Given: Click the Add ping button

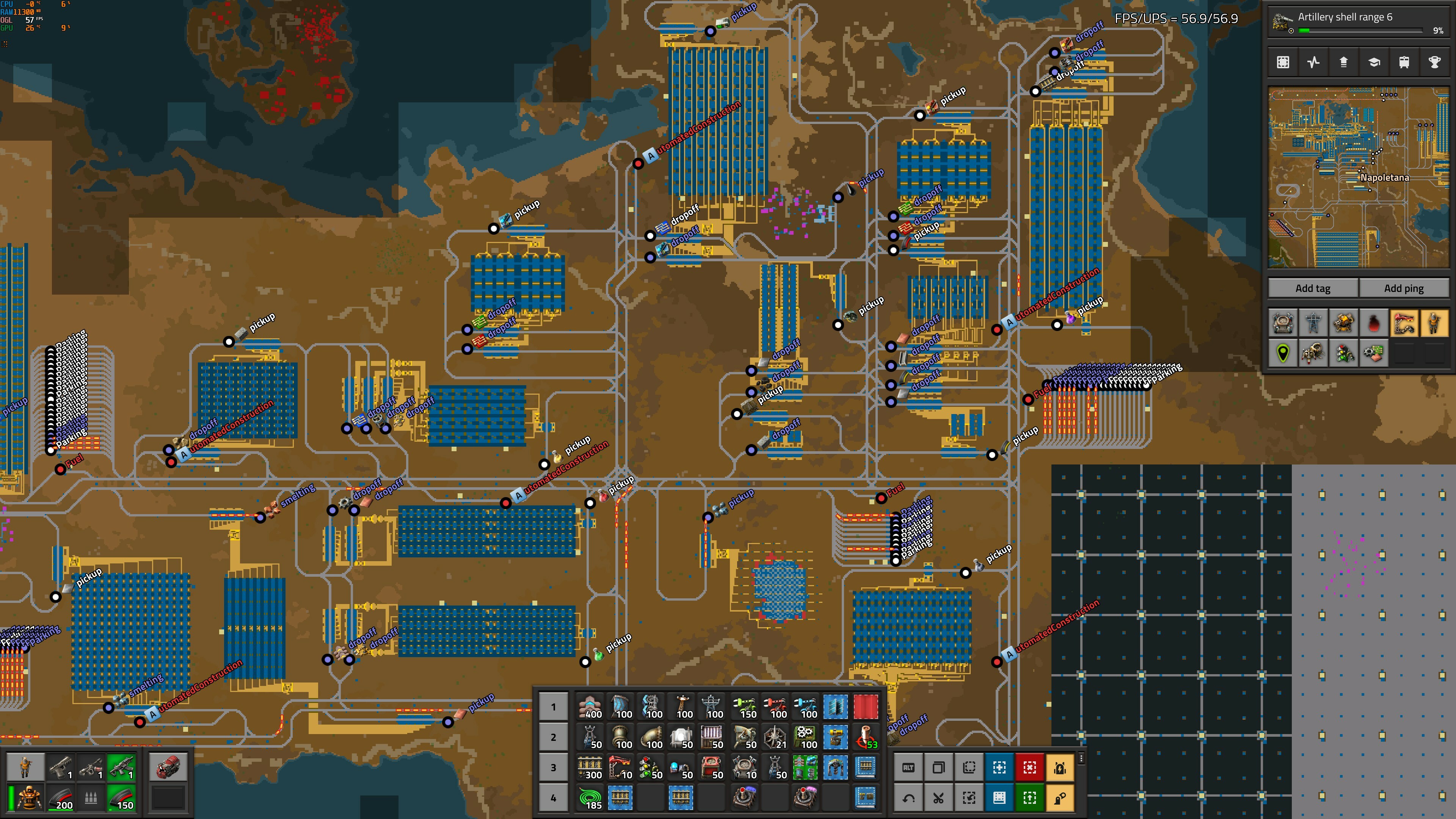Looking at the screenshot, I should pos(1403,288).
